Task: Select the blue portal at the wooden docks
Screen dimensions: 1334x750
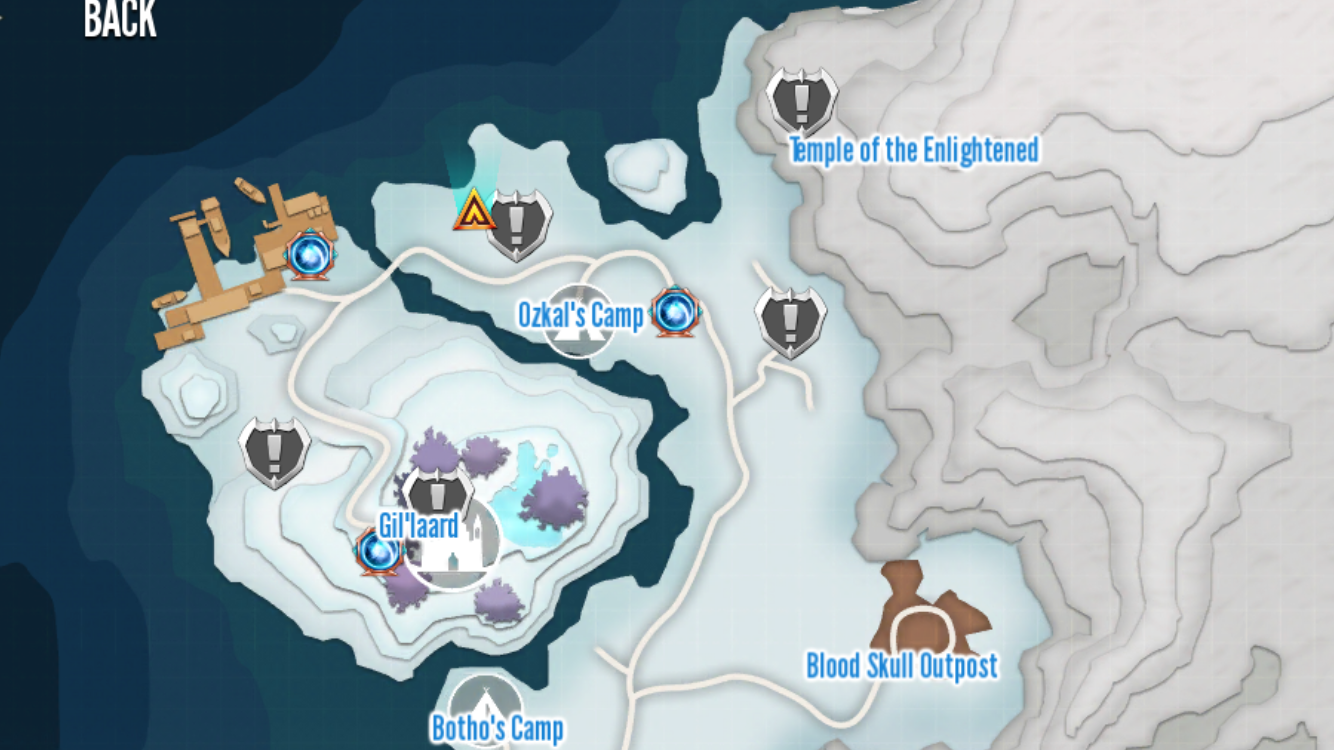Action: [307, 255]
